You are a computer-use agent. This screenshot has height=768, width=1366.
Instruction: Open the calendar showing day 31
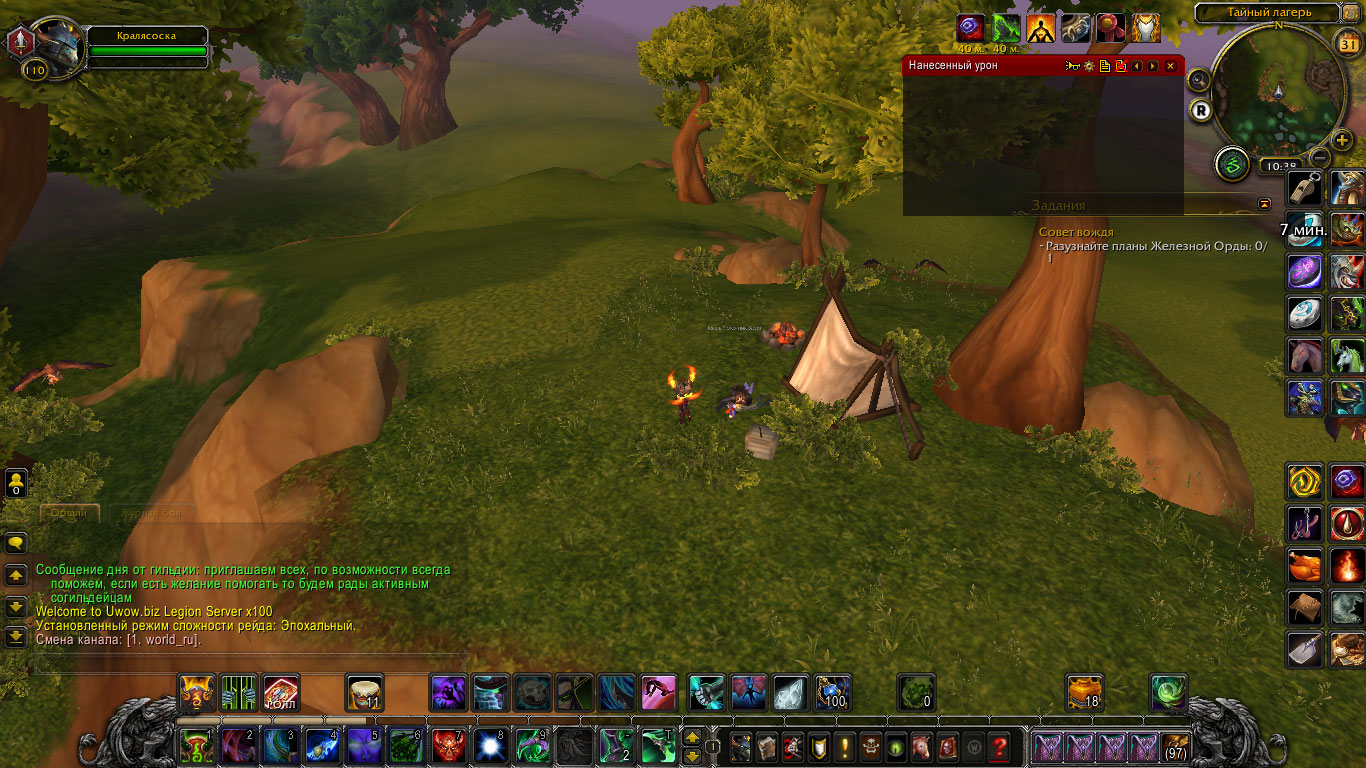point(1348,43)
